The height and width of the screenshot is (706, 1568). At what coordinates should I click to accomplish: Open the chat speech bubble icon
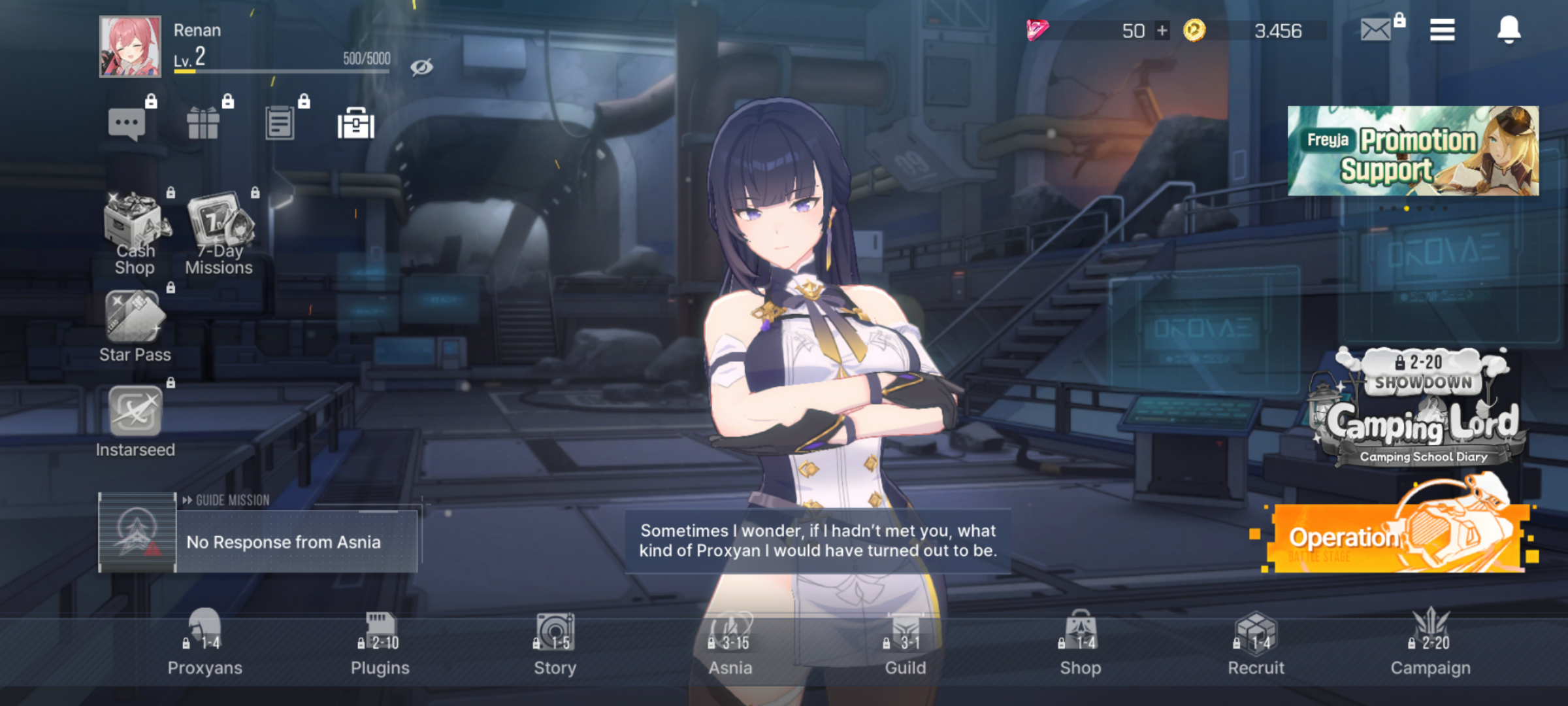pyautogui.click(x=127, y=123)
